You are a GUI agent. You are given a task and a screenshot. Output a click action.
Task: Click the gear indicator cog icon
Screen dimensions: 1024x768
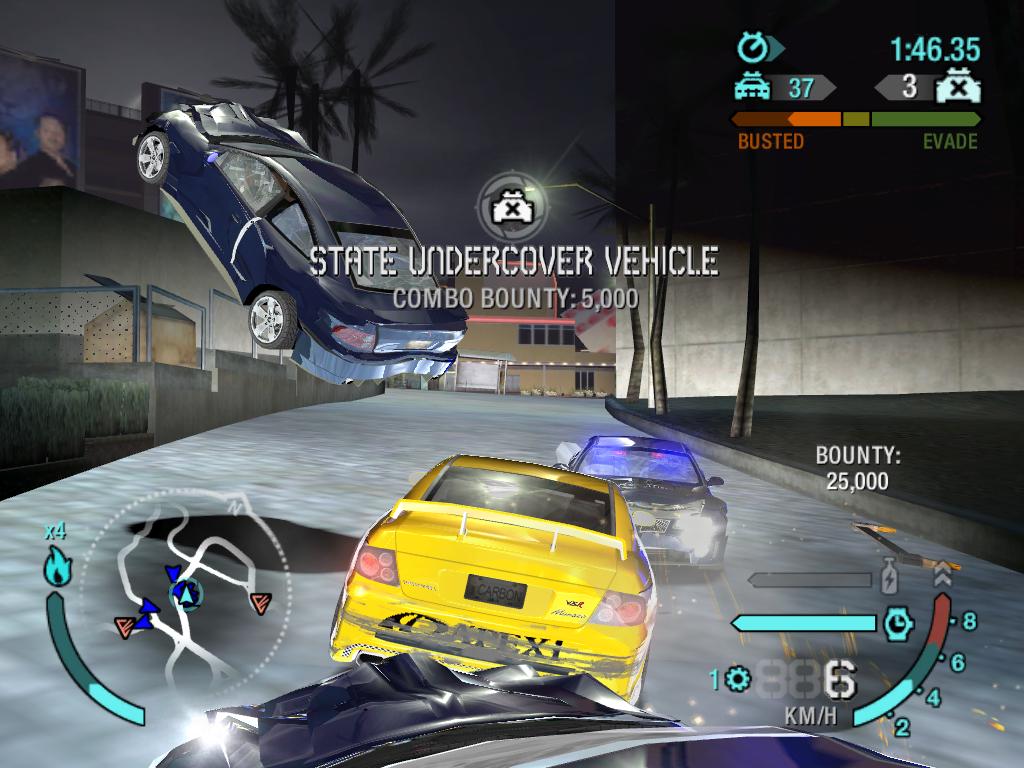739,680
